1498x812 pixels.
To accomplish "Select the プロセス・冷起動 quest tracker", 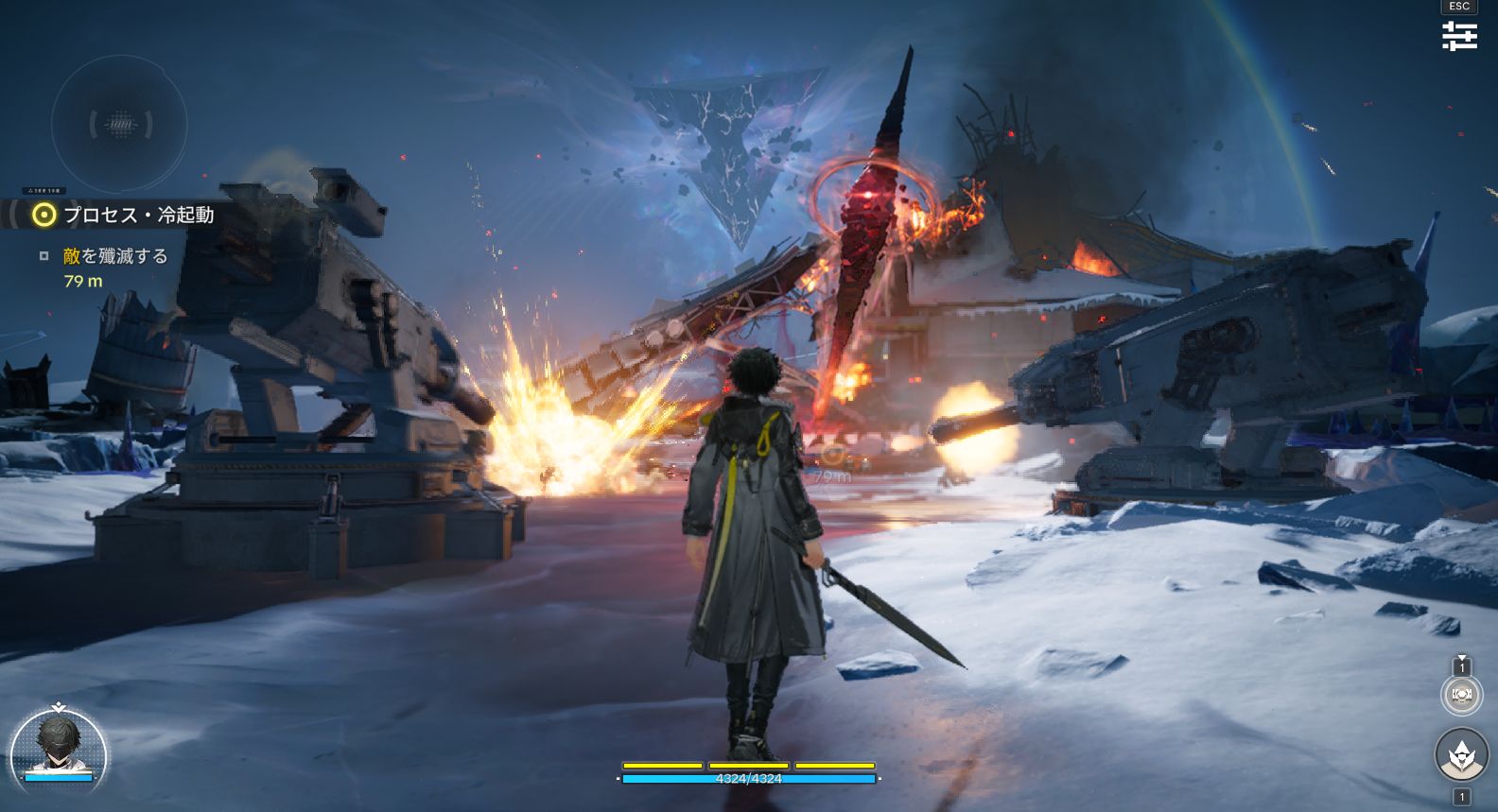I will [x=137, y=216].
